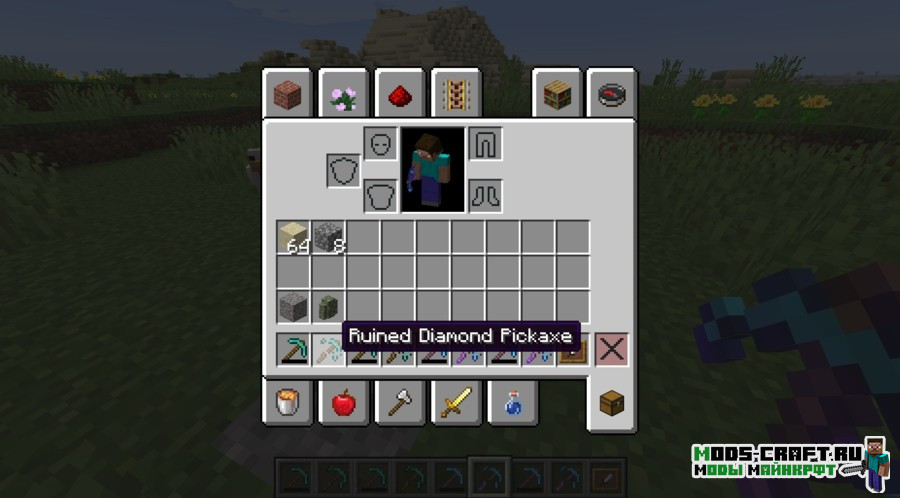Image resolution: width=900 pixels, height=498 pixels.
Task: Pick up the stack of 64 sandstone
Action: tap(294, 238)
